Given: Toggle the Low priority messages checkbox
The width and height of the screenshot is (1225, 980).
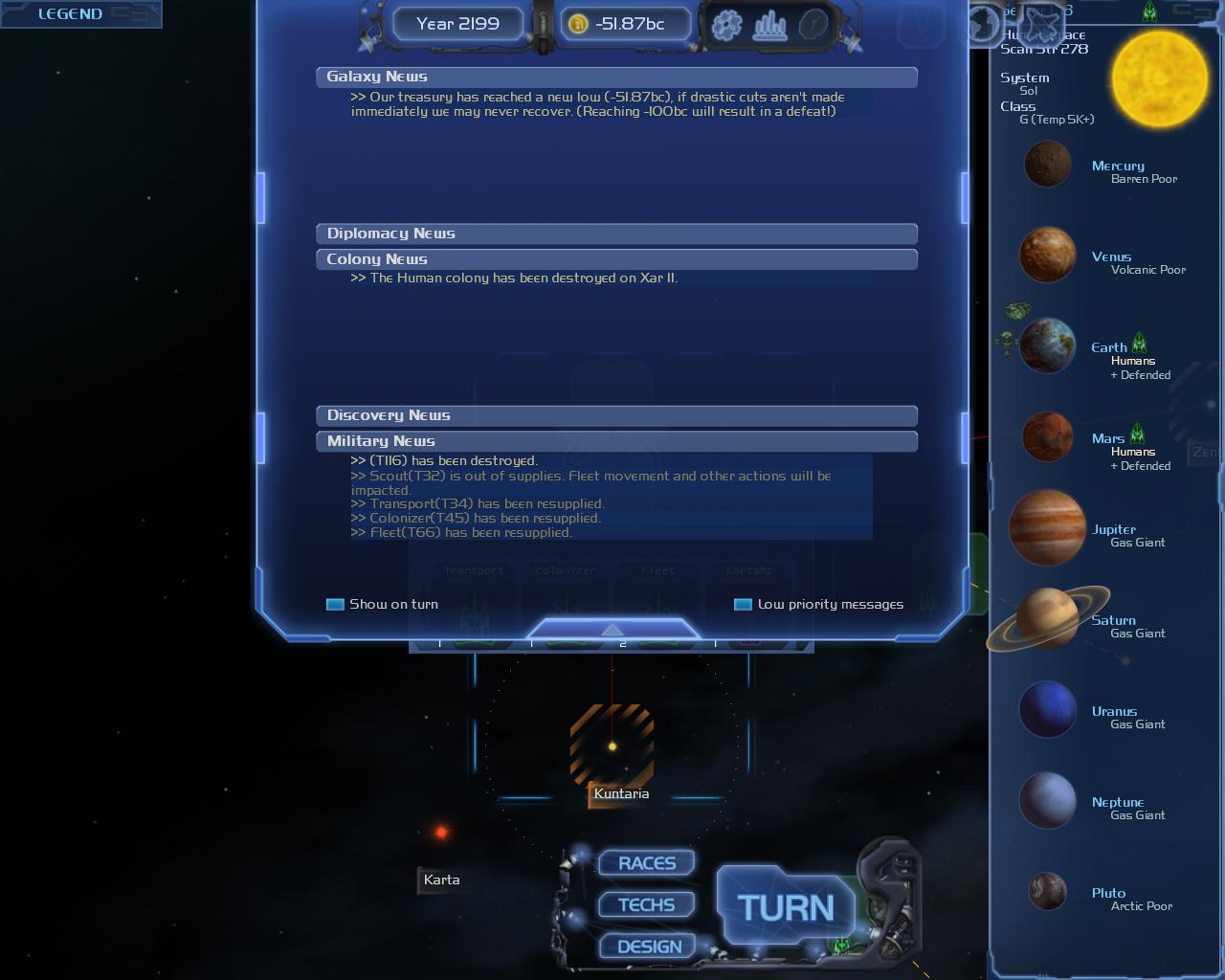Looking at the screenshot, I should [743, 604].
